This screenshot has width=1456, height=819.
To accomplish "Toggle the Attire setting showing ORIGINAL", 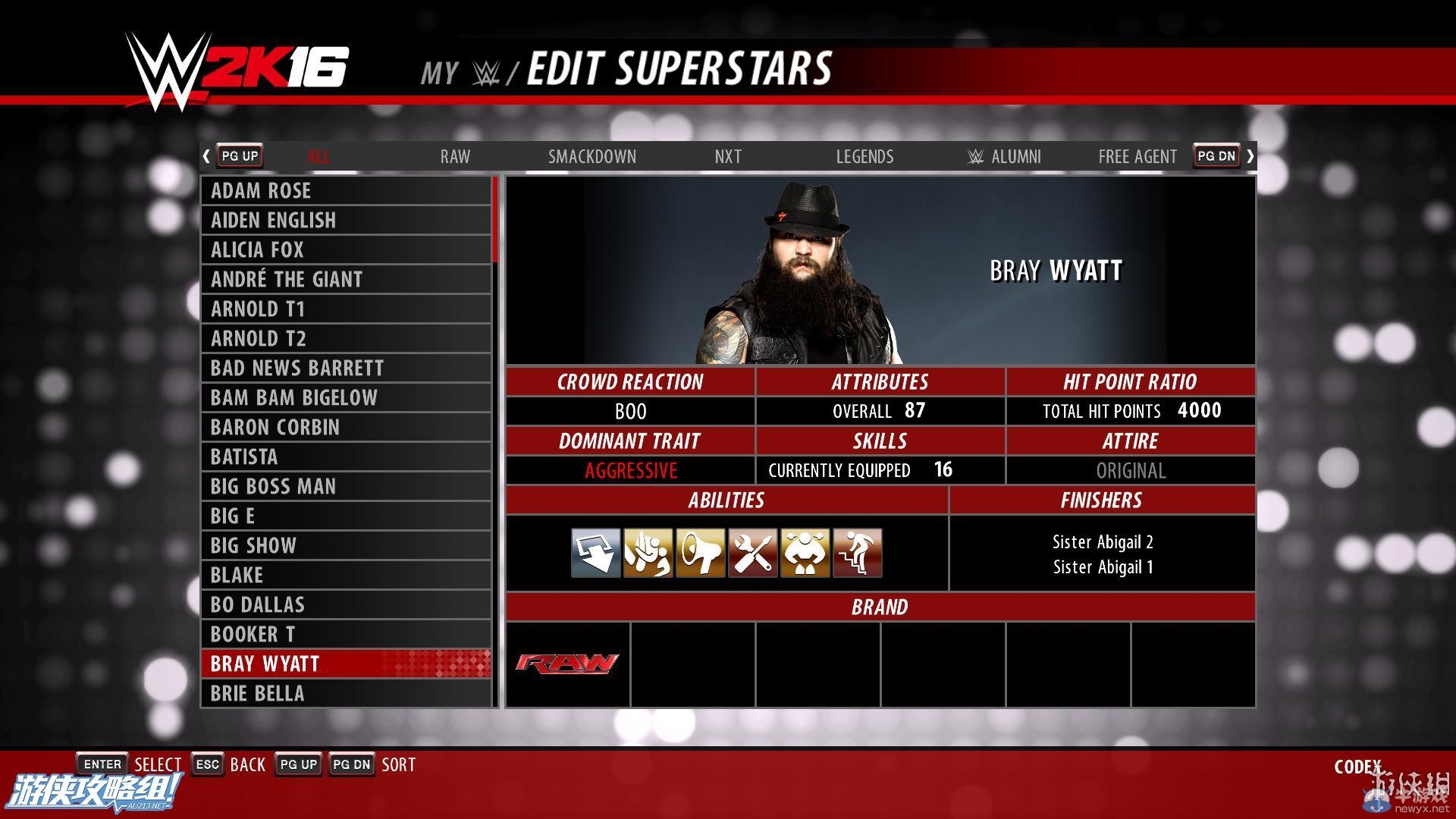I will pos(1131,470).
